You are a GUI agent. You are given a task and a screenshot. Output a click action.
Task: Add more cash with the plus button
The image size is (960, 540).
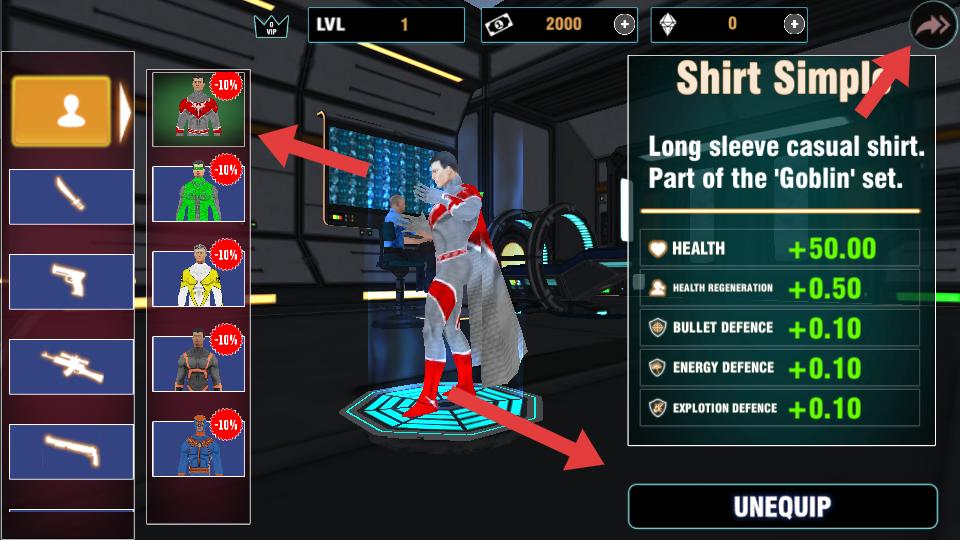tap(624, 25)
